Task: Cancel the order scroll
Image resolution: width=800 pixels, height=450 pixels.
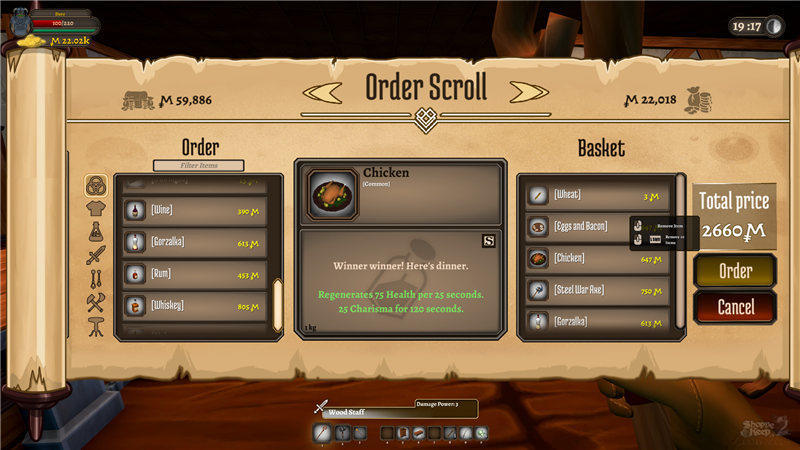Action: tap(735, 307)
